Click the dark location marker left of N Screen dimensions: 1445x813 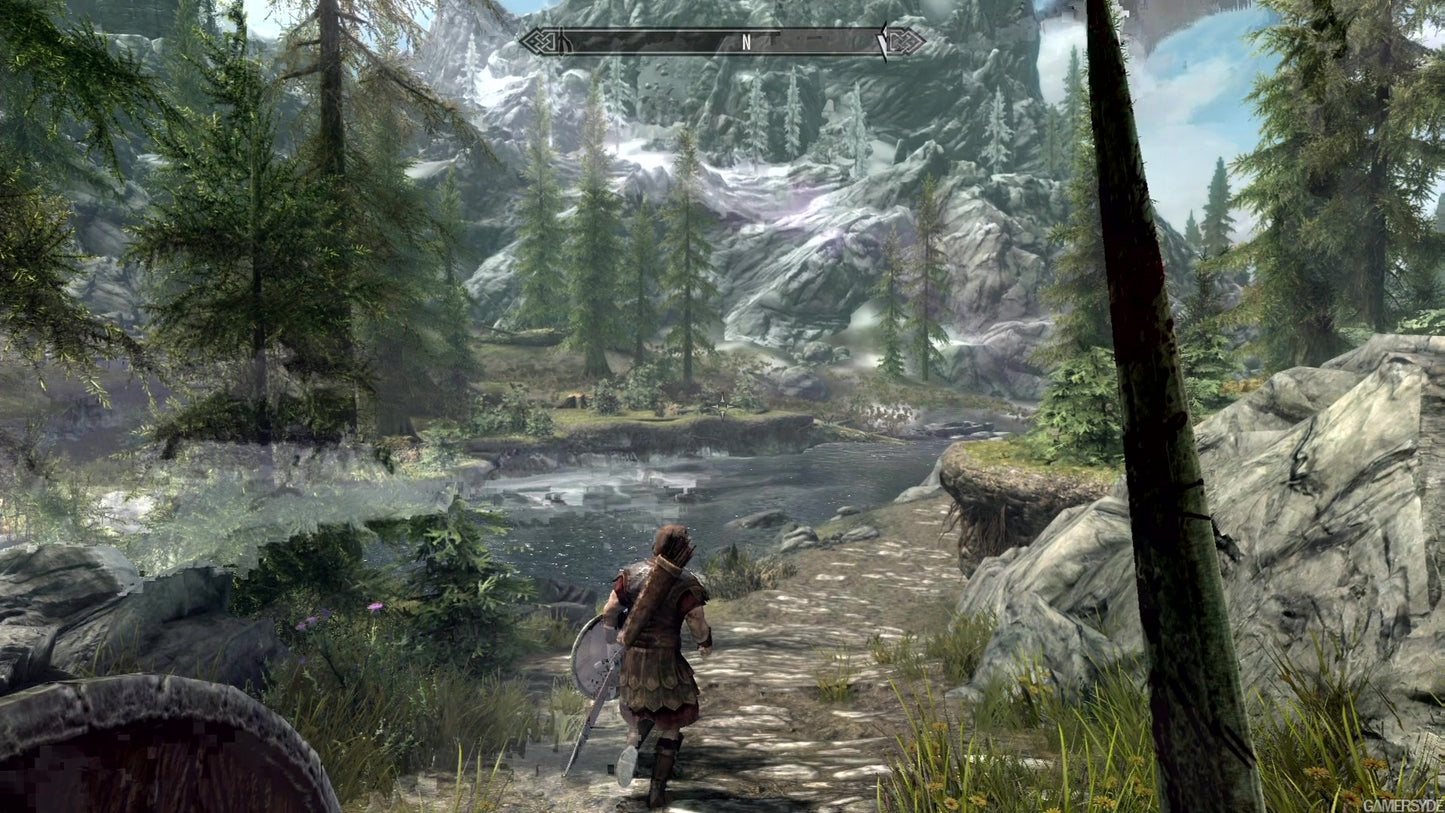(x=563, y=41)
